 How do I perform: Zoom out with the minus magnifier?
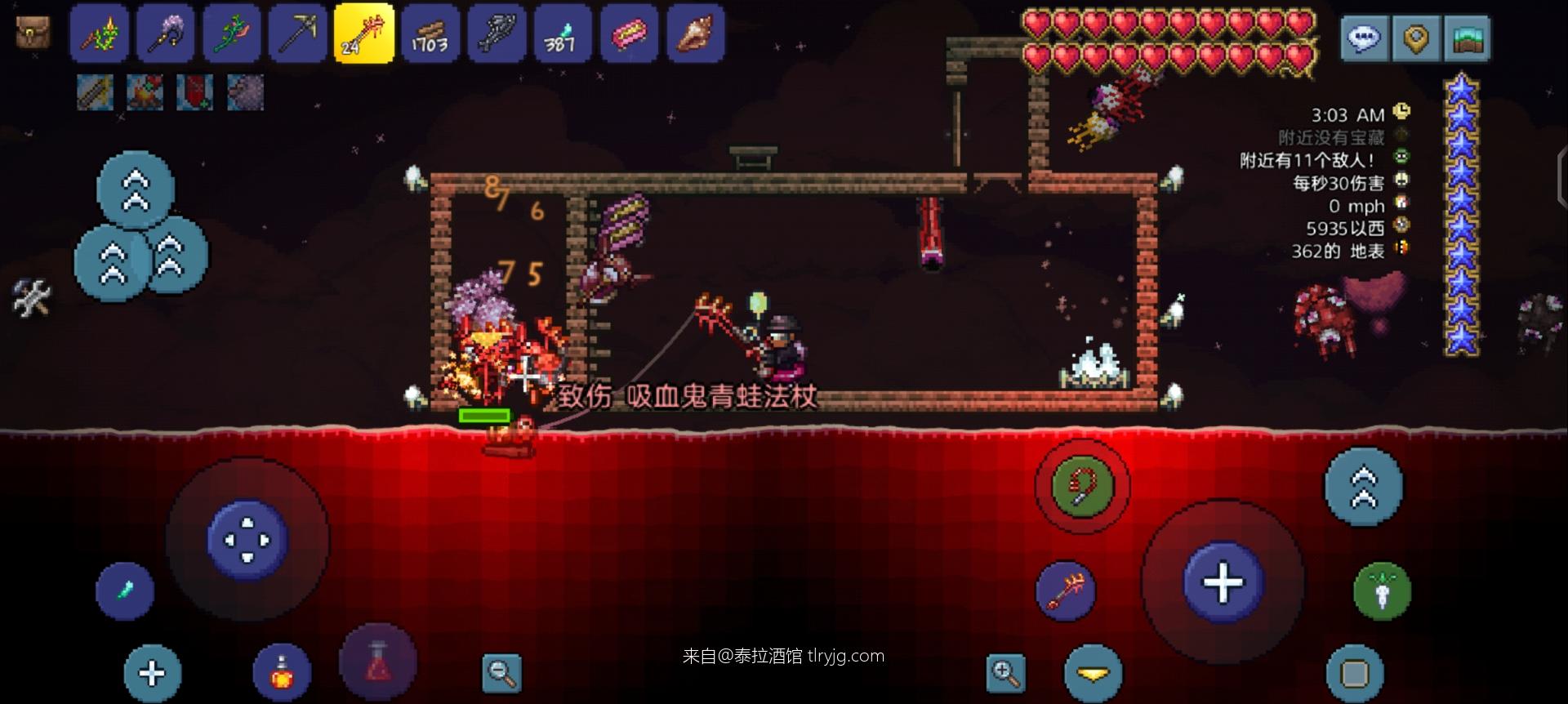[501, 673]
